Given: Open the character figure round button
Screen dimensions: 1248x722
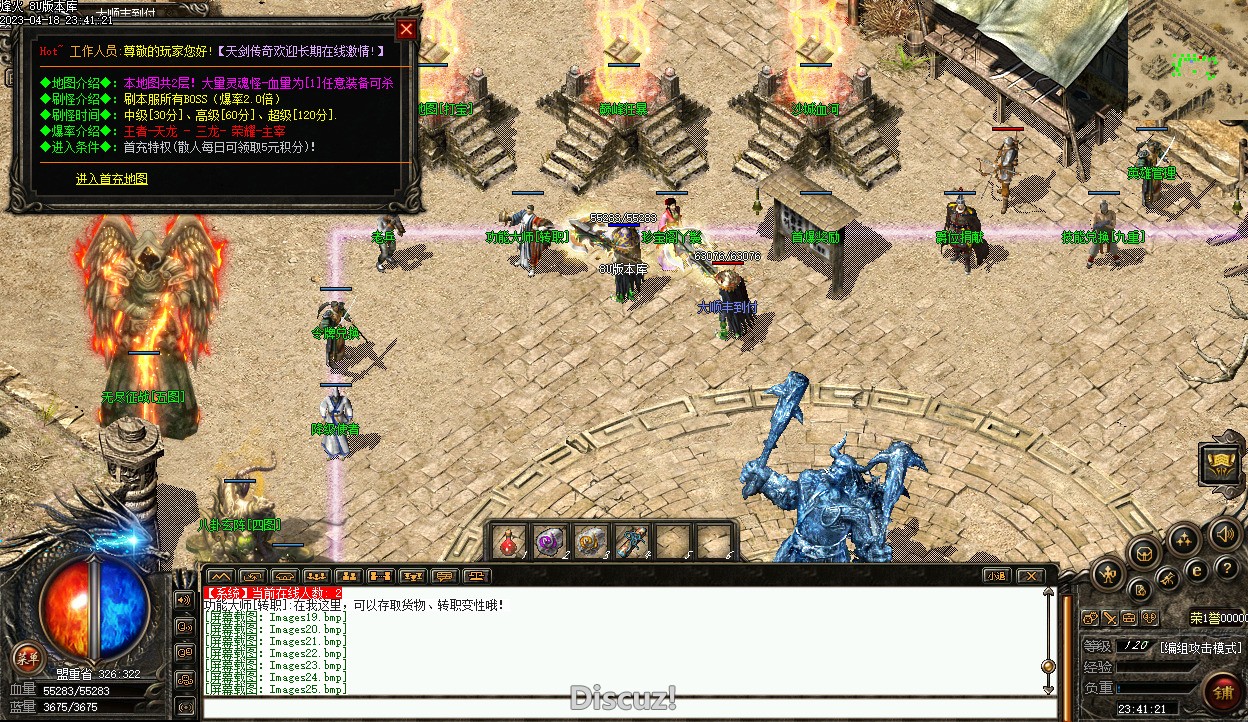Looking at the screenshot, I should coord(1109,573).
